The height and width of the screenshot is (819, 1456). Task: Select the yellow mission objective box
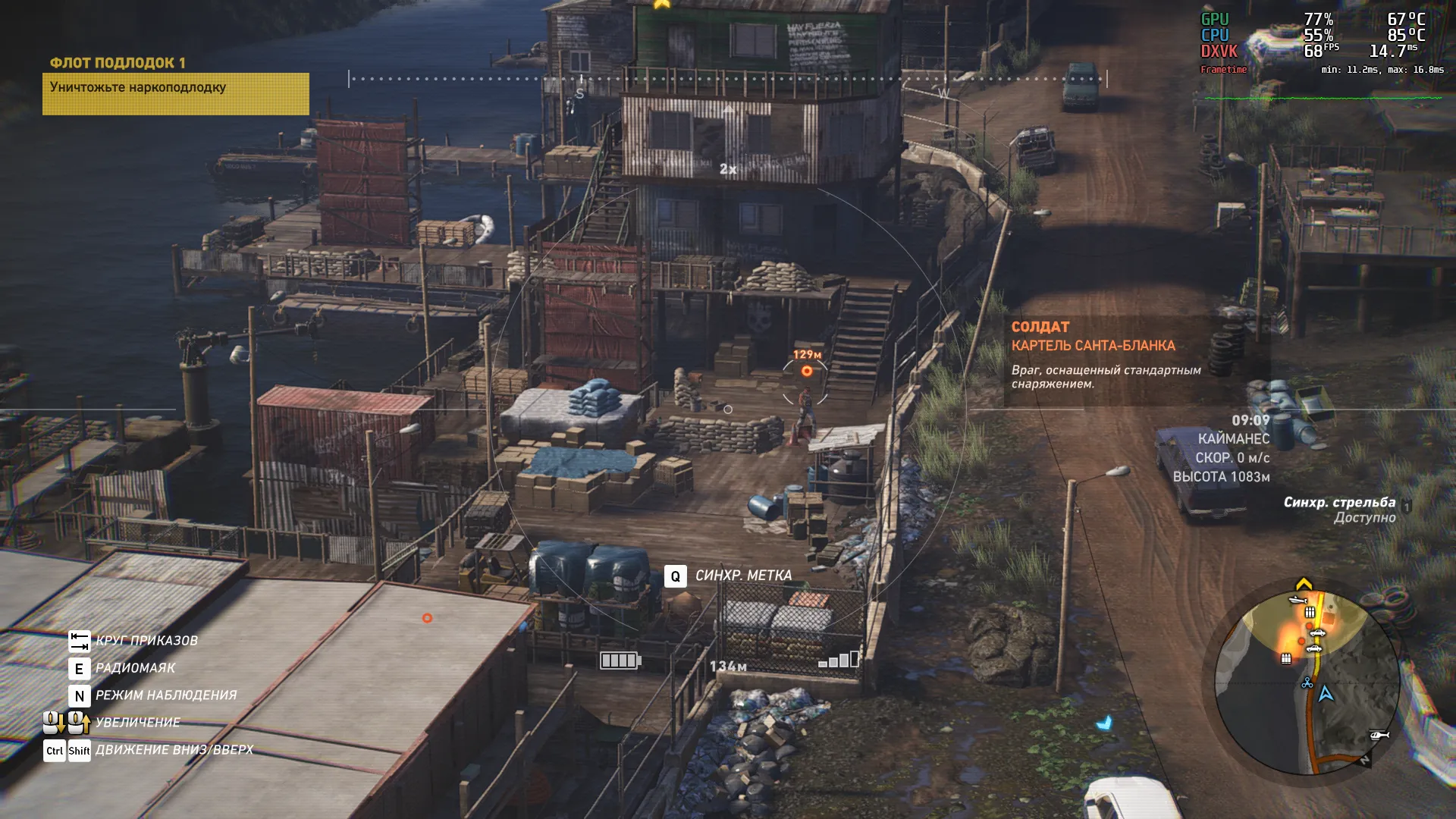175,93
